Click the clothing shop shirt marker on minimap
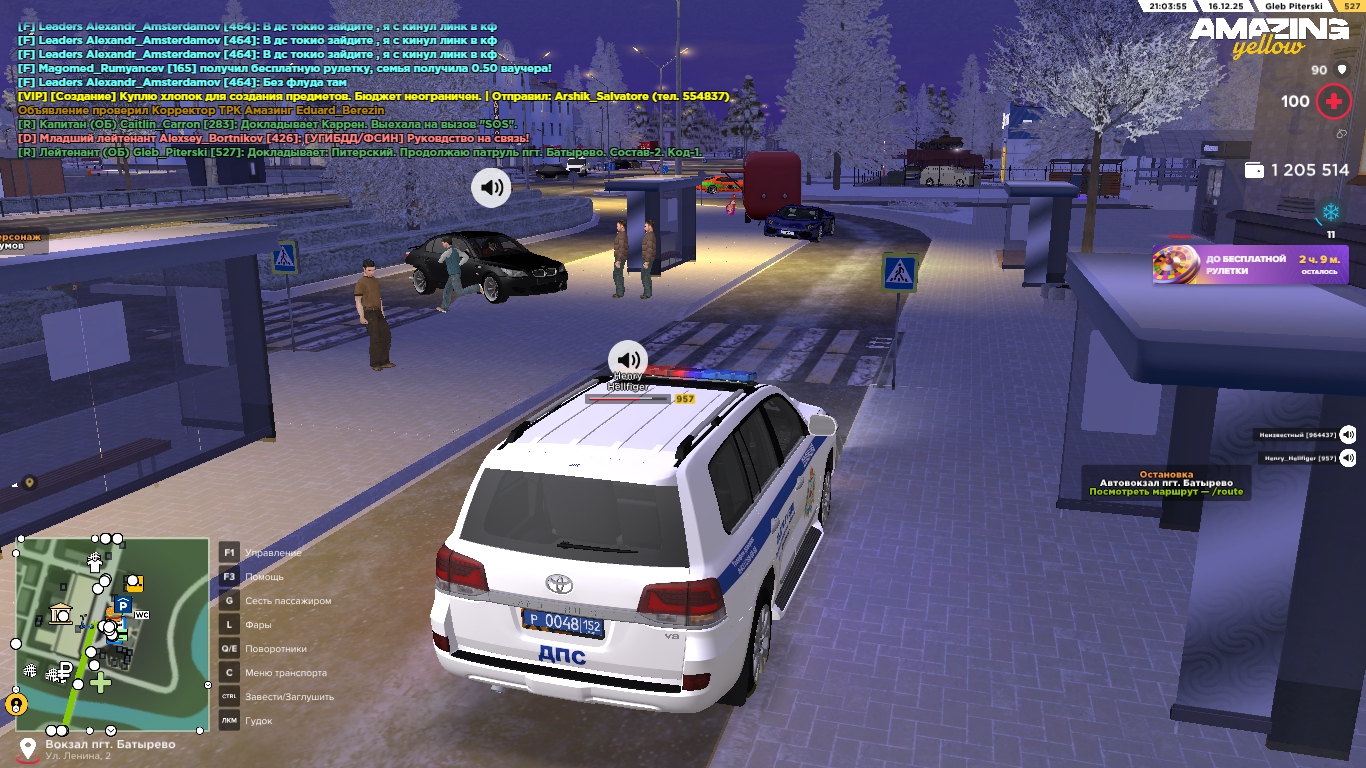Image resolution: width=1366 pixels, height=768 pixels. [95, 563]
